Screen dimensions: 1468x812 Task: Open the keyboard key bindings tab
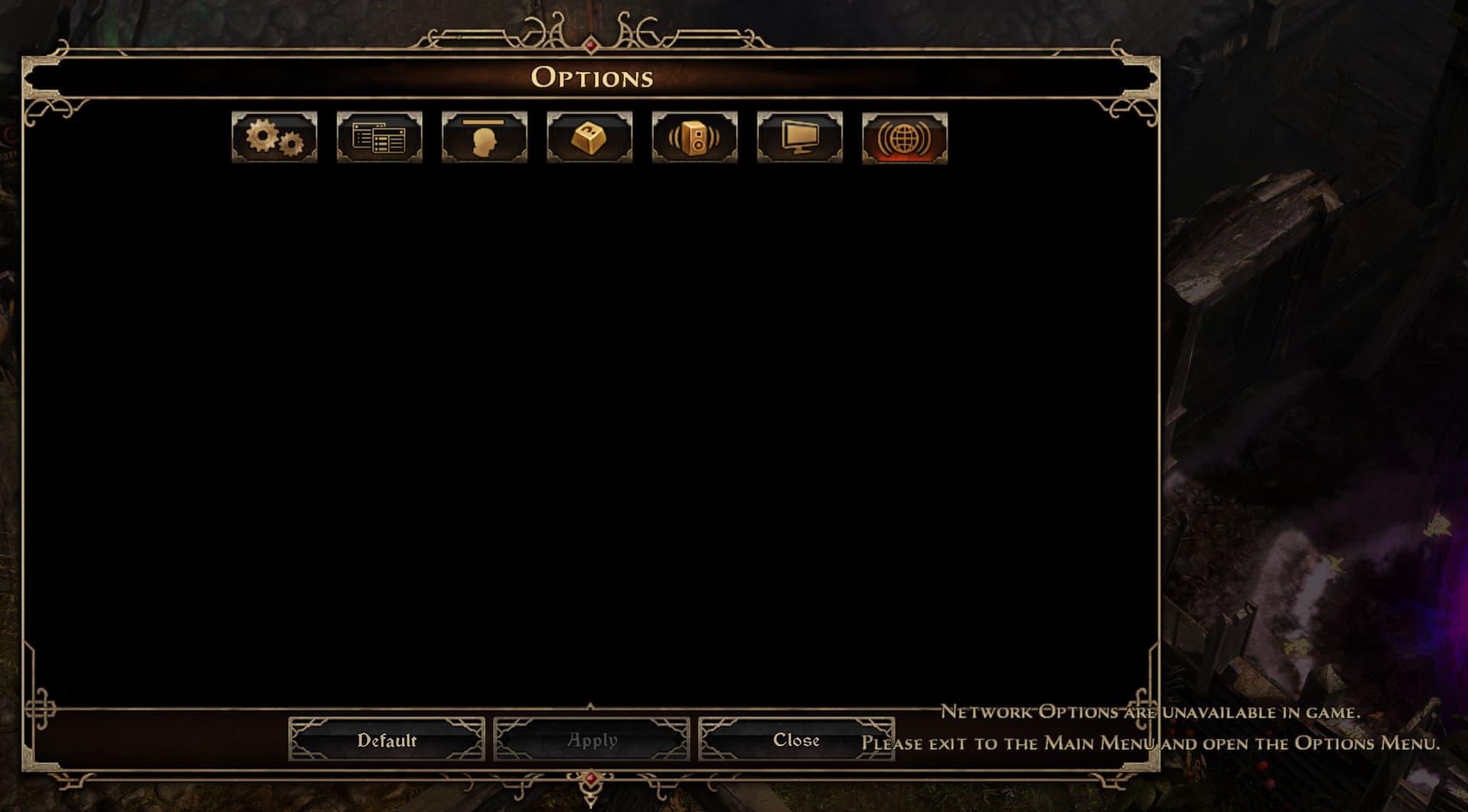[x=589, y=138]
